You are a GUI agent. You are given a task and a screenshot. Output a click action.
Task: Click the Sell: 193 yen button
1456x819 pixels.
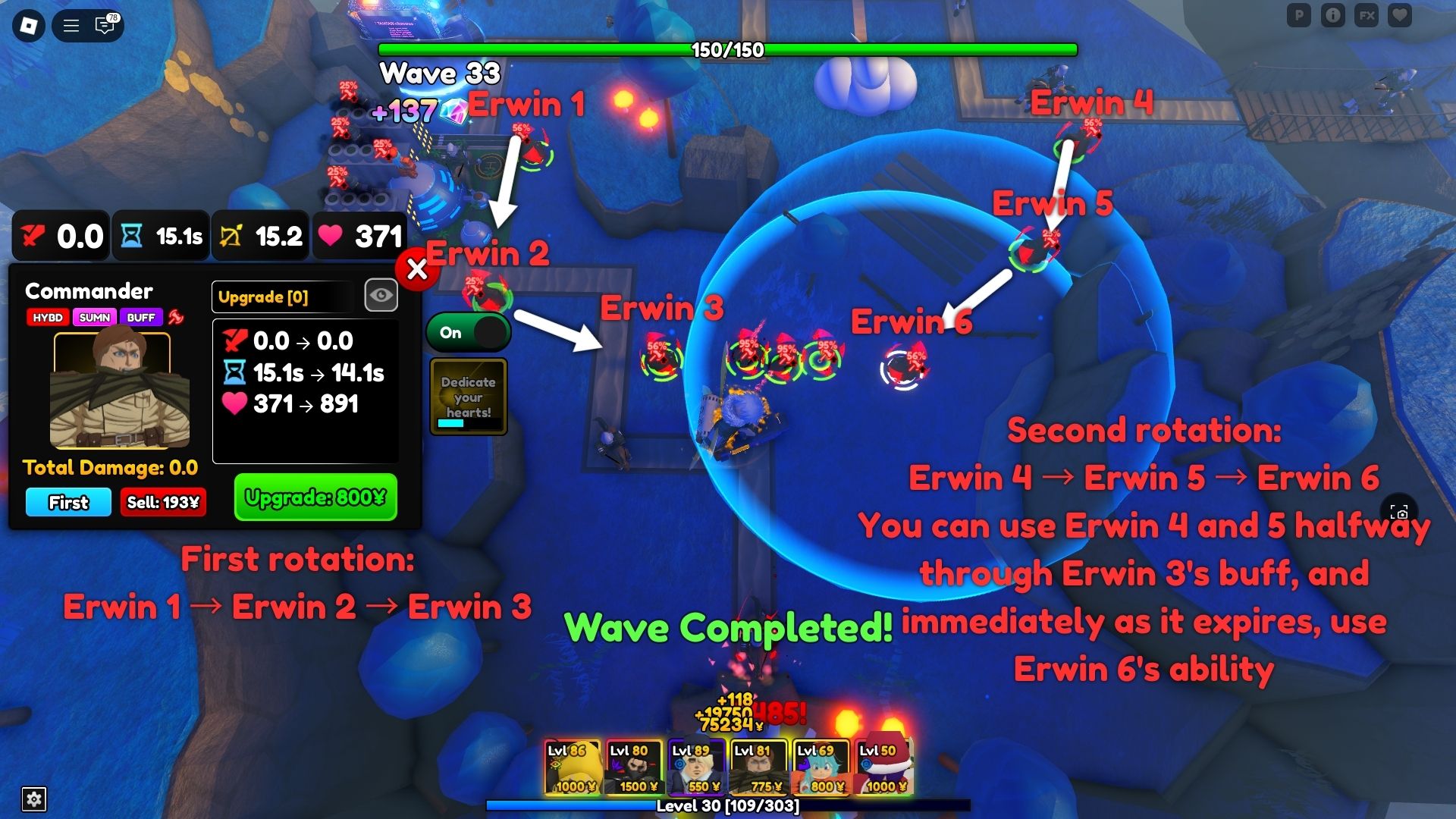coord(162,502)
